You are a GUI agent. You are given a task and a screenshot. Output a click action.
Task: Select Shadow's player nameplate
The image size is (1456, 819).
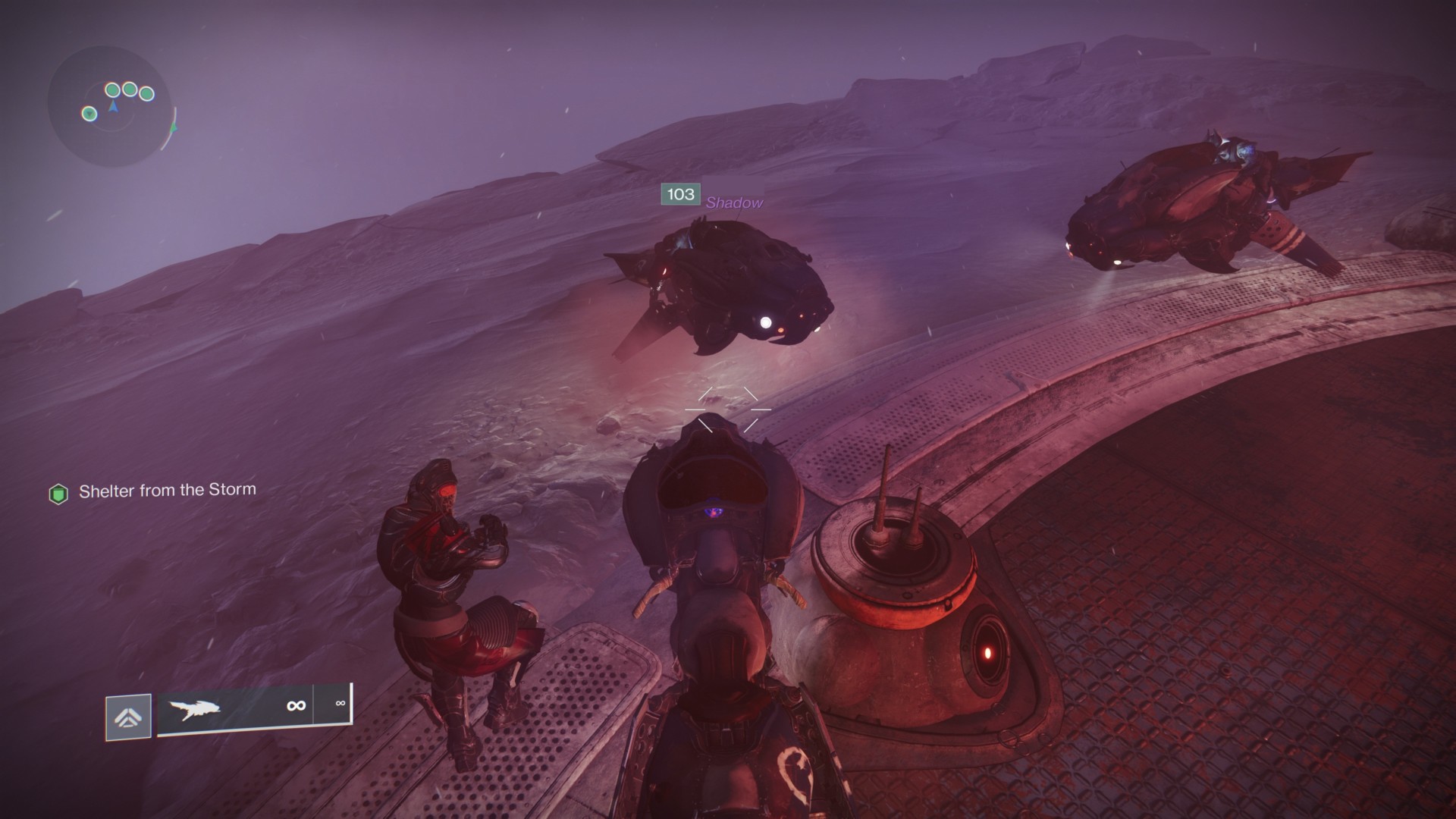[x=733, y=202]
